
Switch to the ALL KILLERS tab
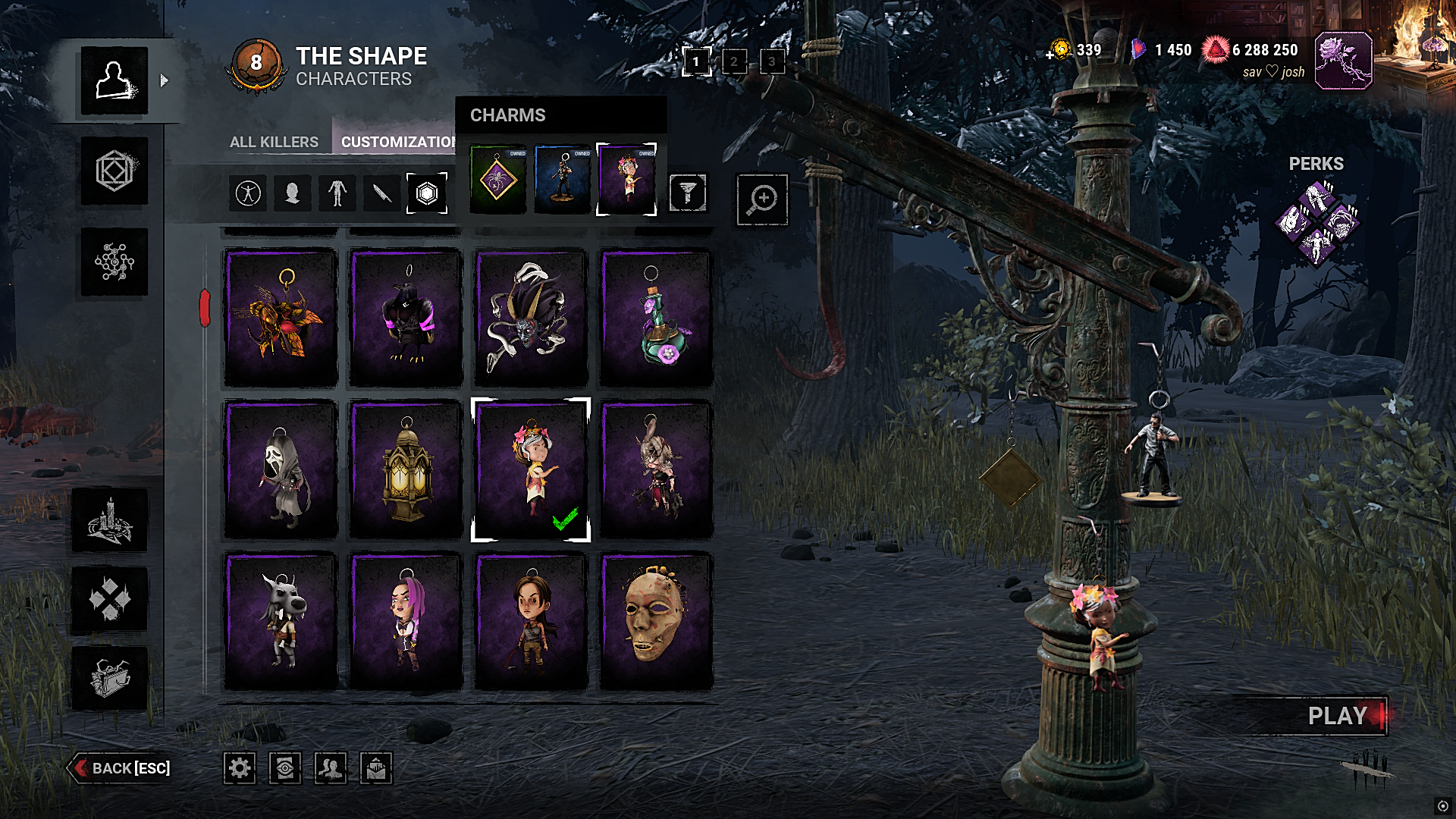274,141
